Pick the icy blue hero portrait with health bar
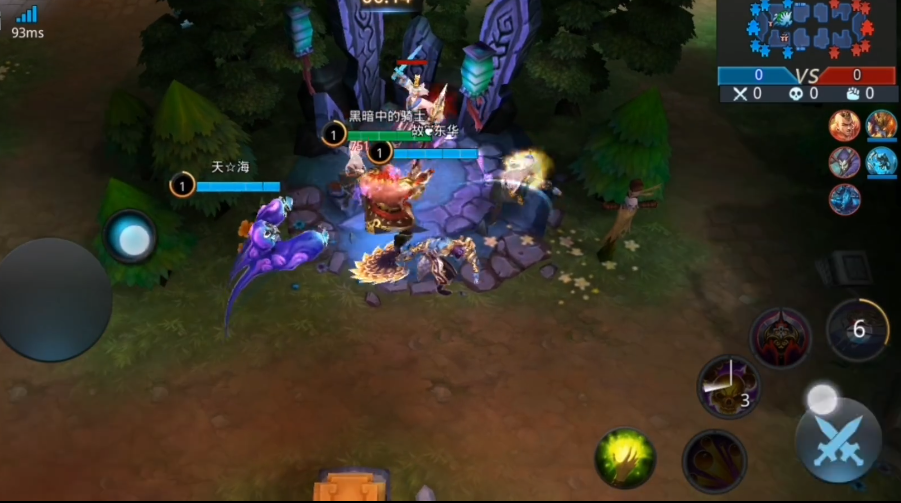This screenshot has width=901, height=503. 881,161
